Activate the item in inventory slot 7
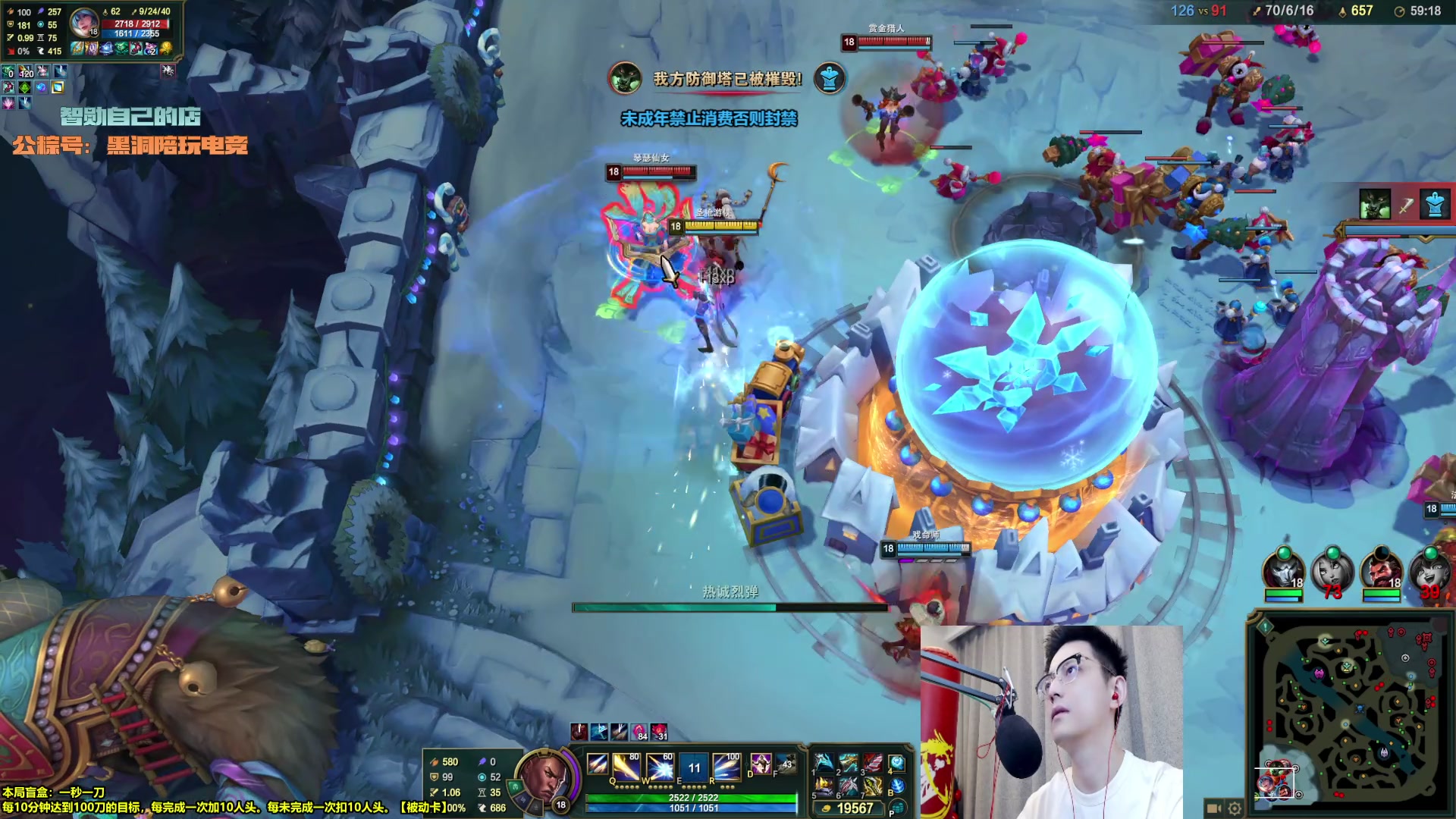 tap(873, 786)
